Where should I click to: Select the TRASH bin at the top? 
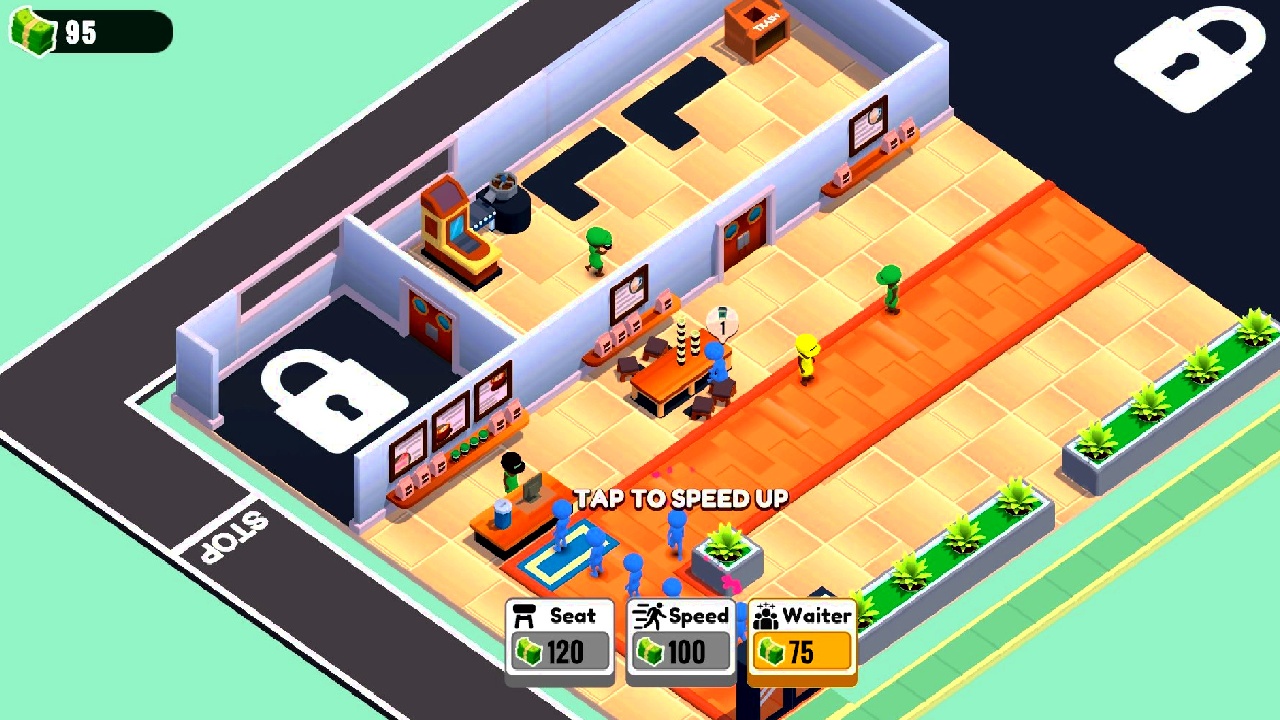coord(757,30)
